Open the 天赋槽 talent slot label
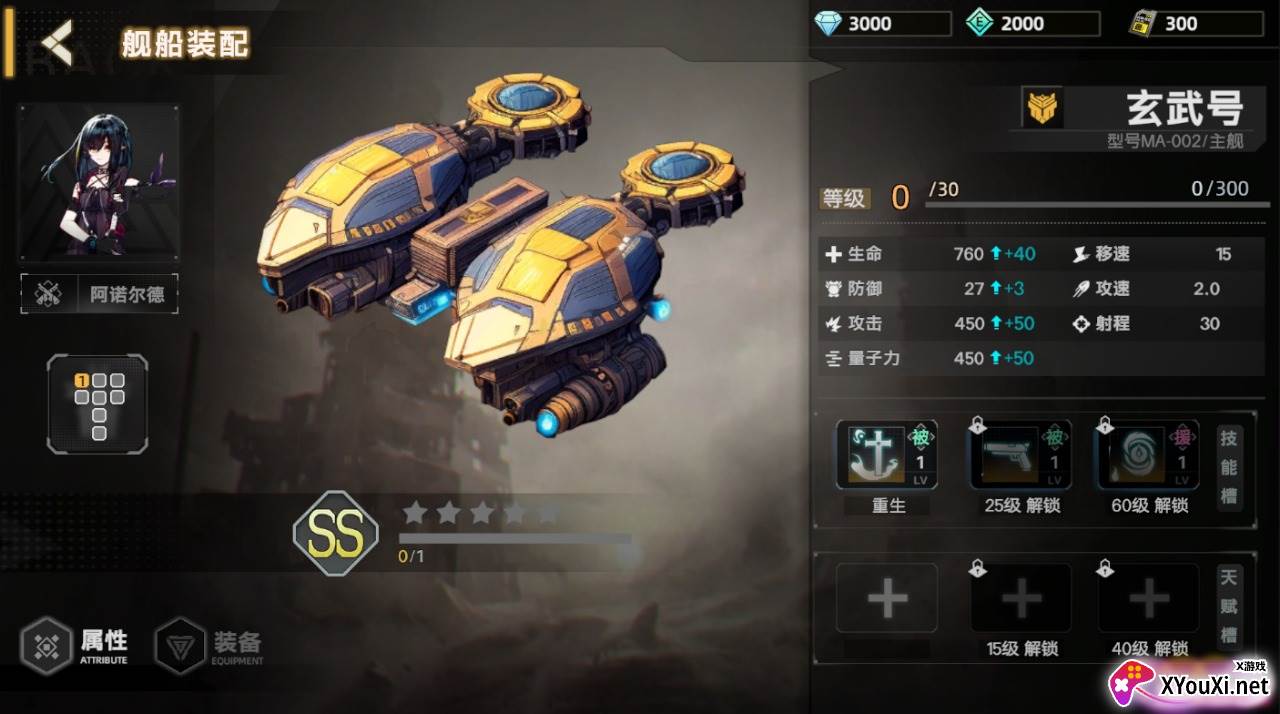Viewport: 1280px width, 714px height. point(1229,606)
